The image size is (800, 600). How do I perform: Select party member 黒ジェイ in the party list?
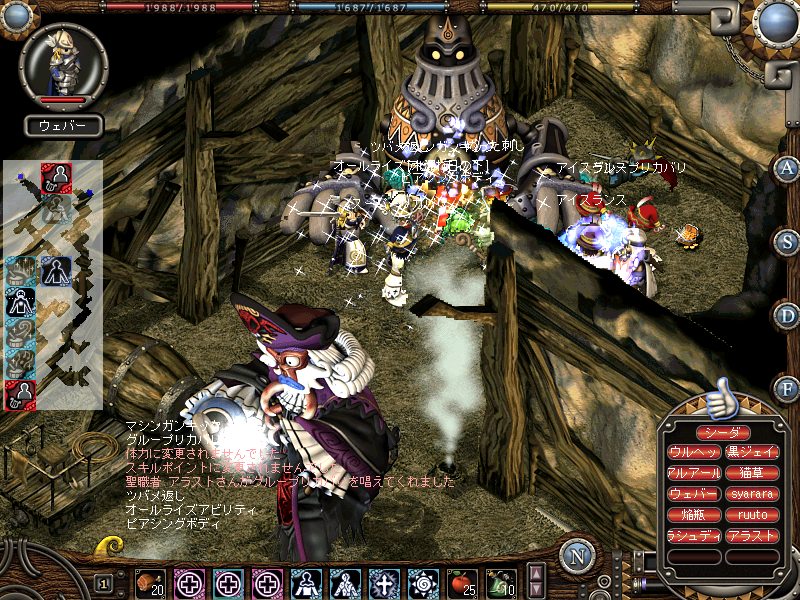pyautogui.click(x=745, y=452)
